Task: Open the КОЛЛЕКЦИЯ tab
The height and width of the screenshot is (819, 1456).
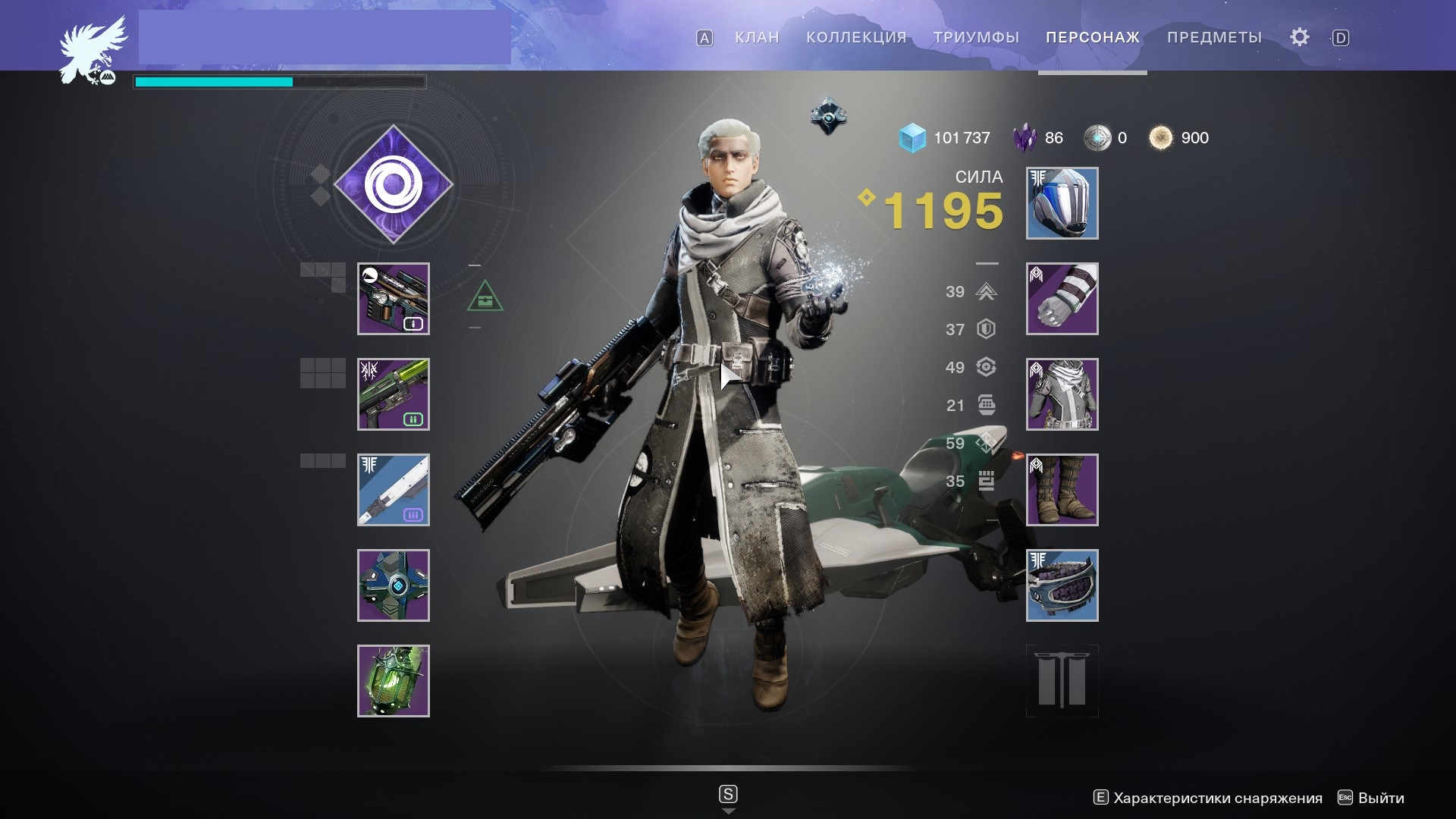Action: pos(856,37)
